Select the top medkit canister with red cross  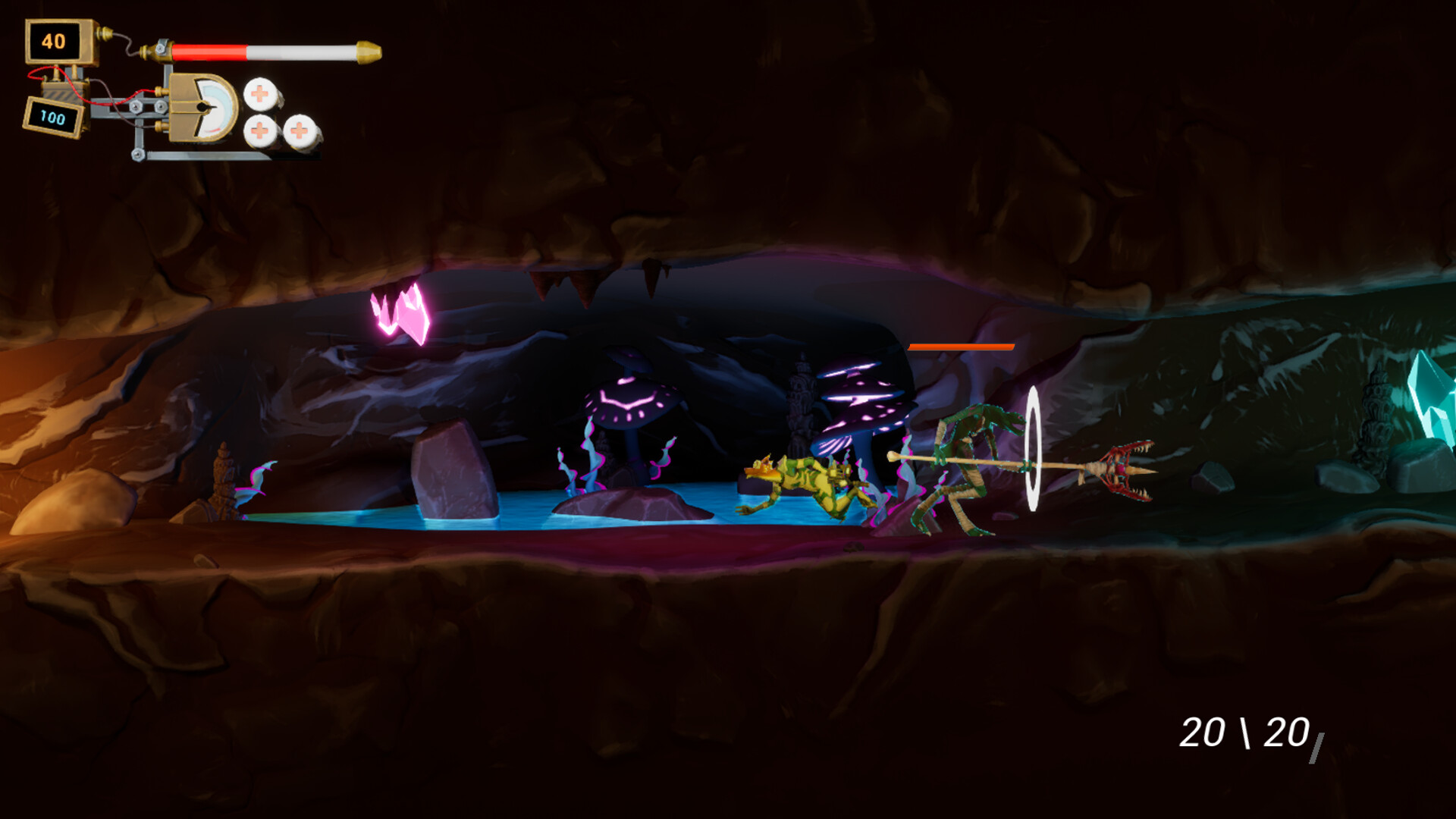coord(259,95)
